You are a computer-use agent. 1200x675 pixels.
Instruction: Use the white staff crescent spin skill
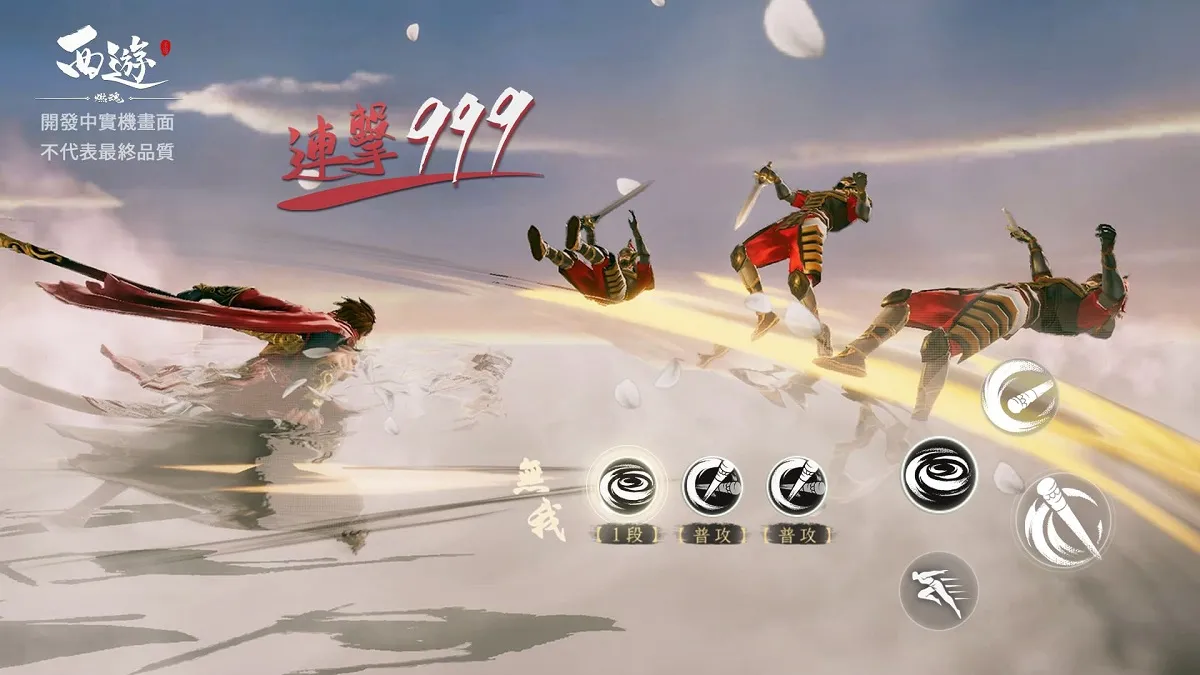[x=1019, y=396]
